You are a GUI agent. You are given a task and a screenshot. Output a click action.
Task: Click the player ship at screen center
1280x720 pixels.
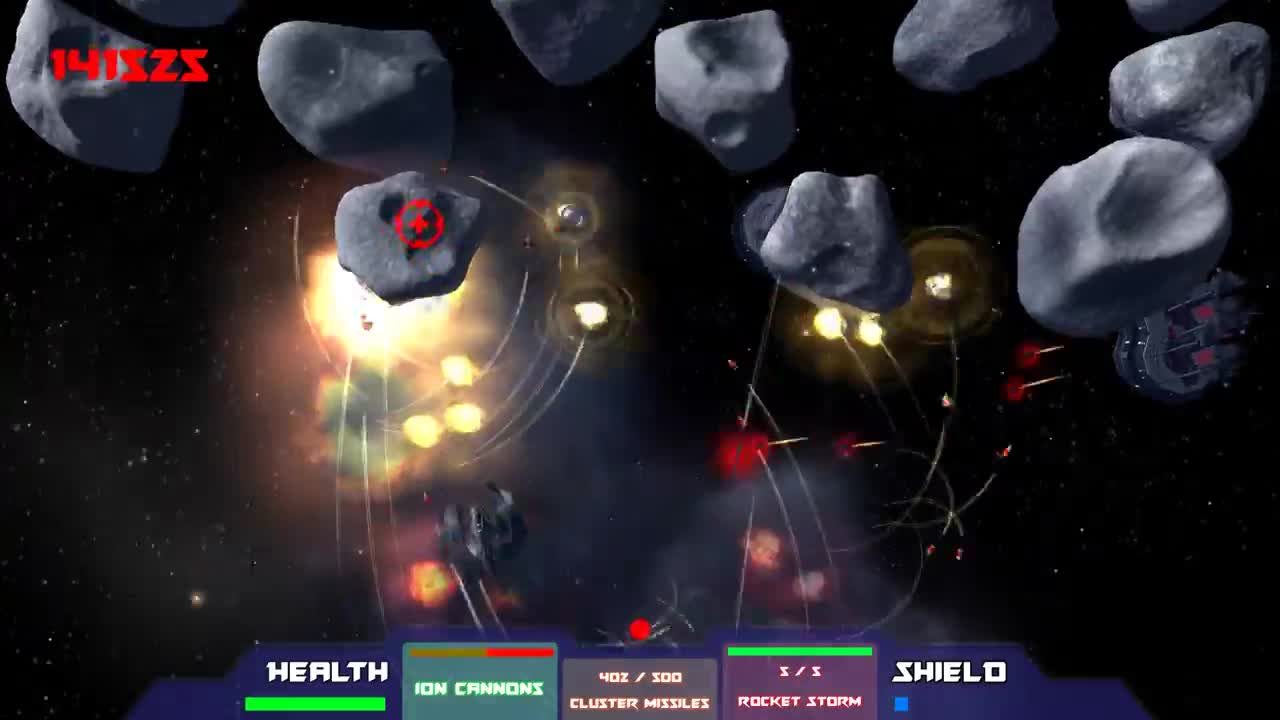485,520
